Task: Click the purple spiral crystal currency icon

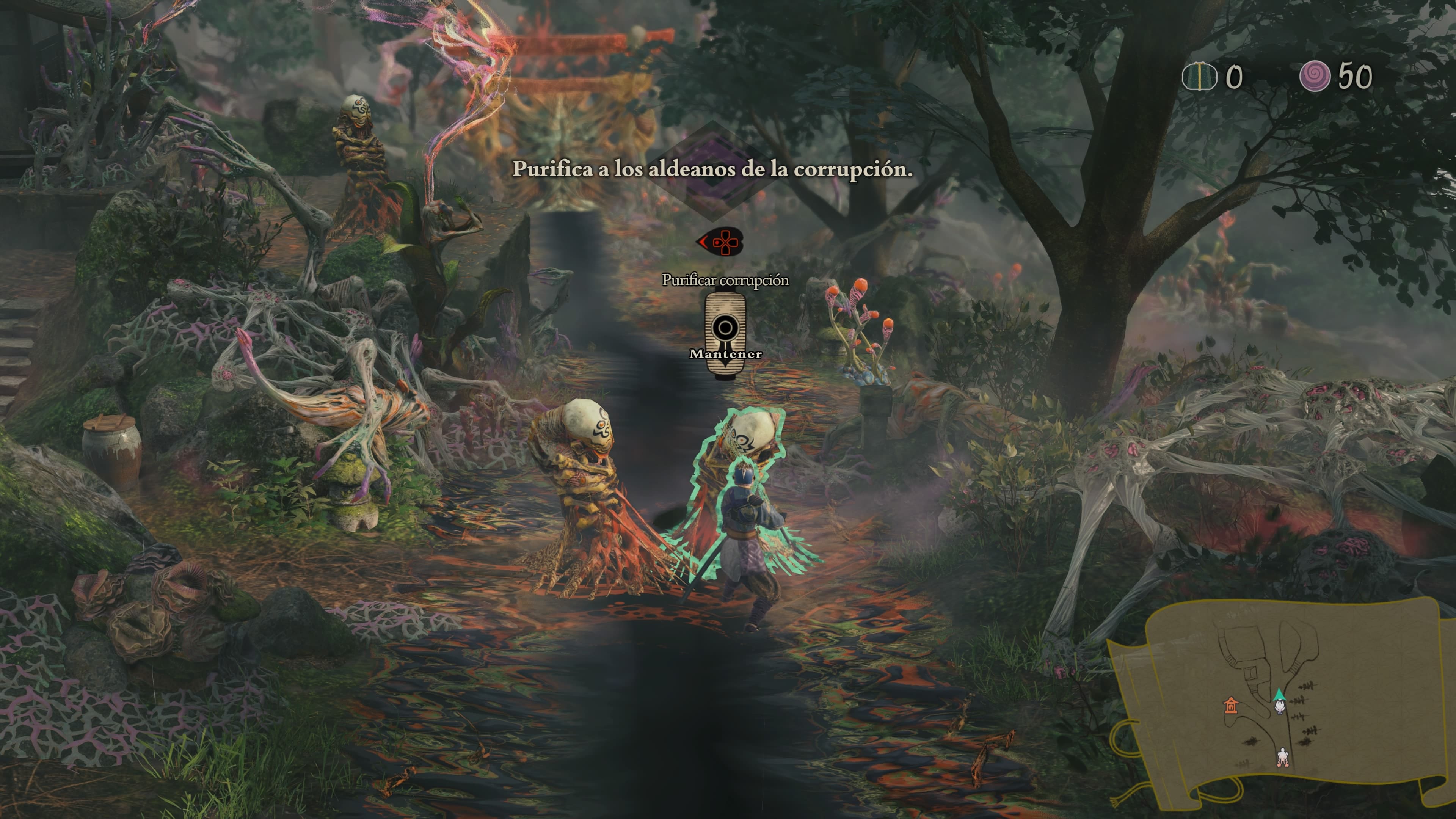Action: [1314, 76]
